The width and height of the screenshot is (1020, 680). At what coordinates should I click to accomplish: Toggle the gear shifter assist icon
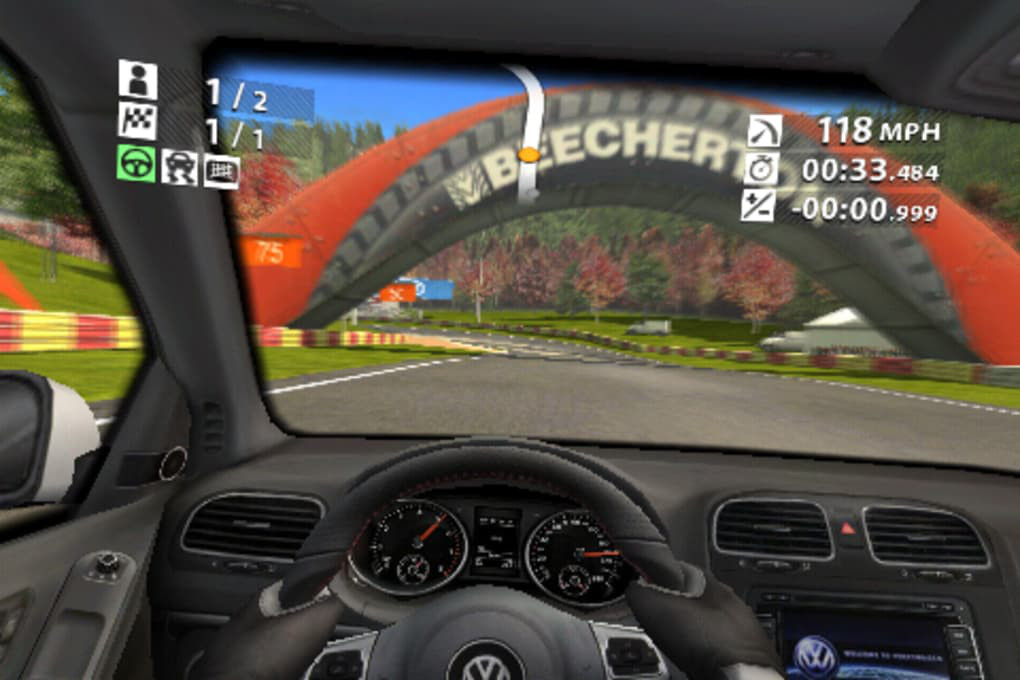coord(221,169)
